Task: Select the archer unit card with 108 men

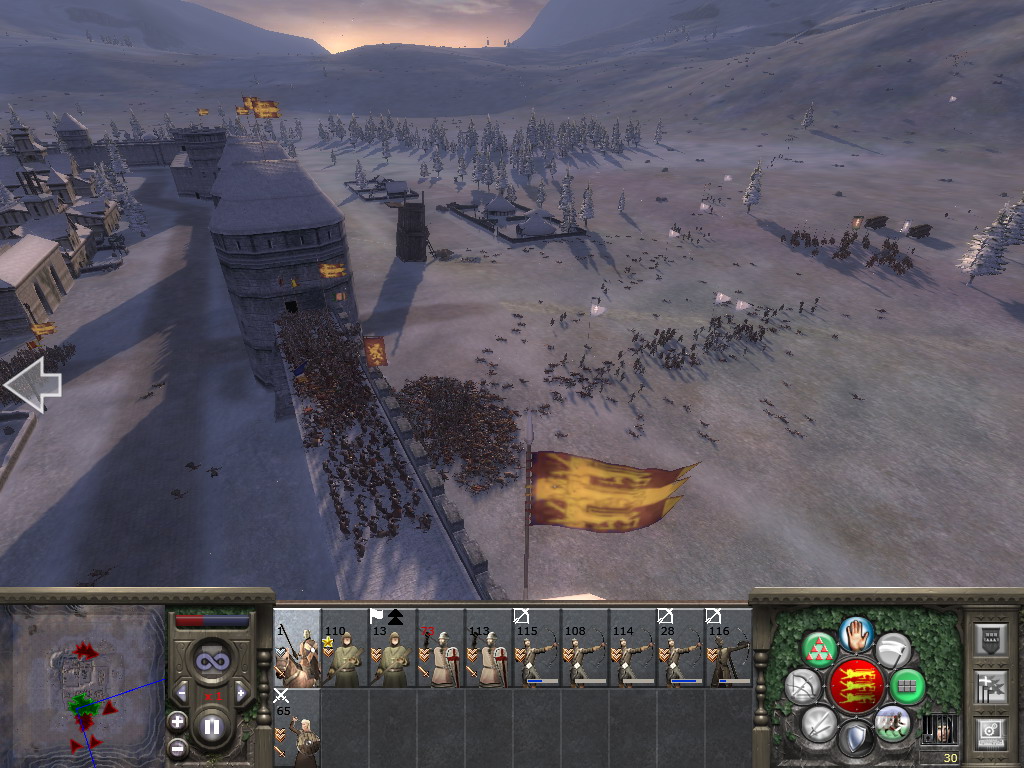Action: click(x=585, y=648)
